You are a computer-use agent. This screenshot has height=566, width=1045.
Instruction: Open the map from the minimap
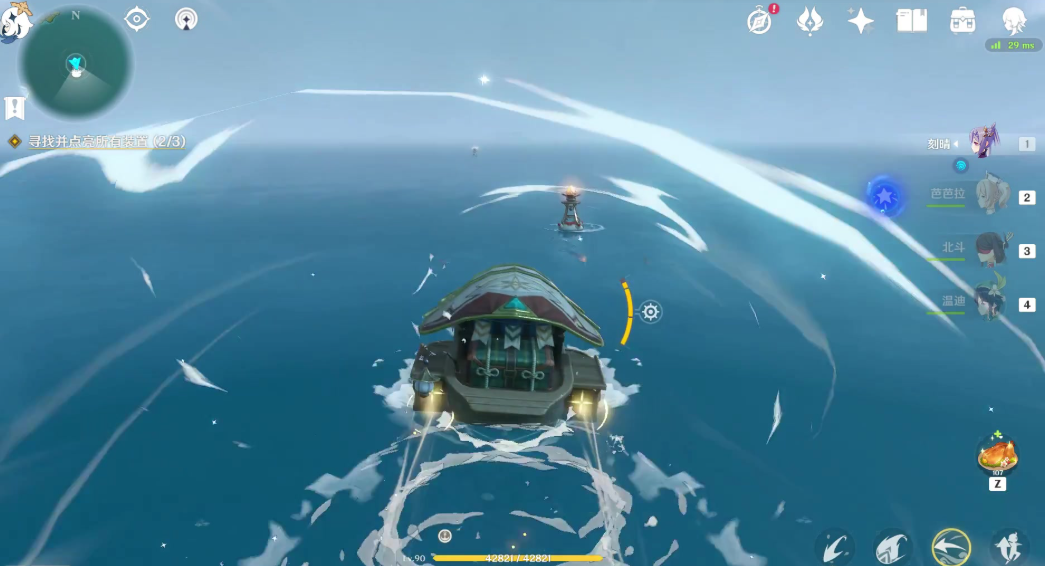click(75, 64)
